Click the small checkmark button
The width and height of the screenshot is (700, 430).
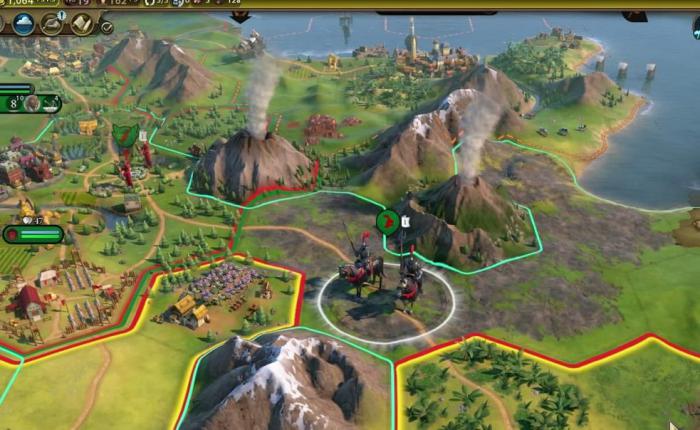pos(107,27)
